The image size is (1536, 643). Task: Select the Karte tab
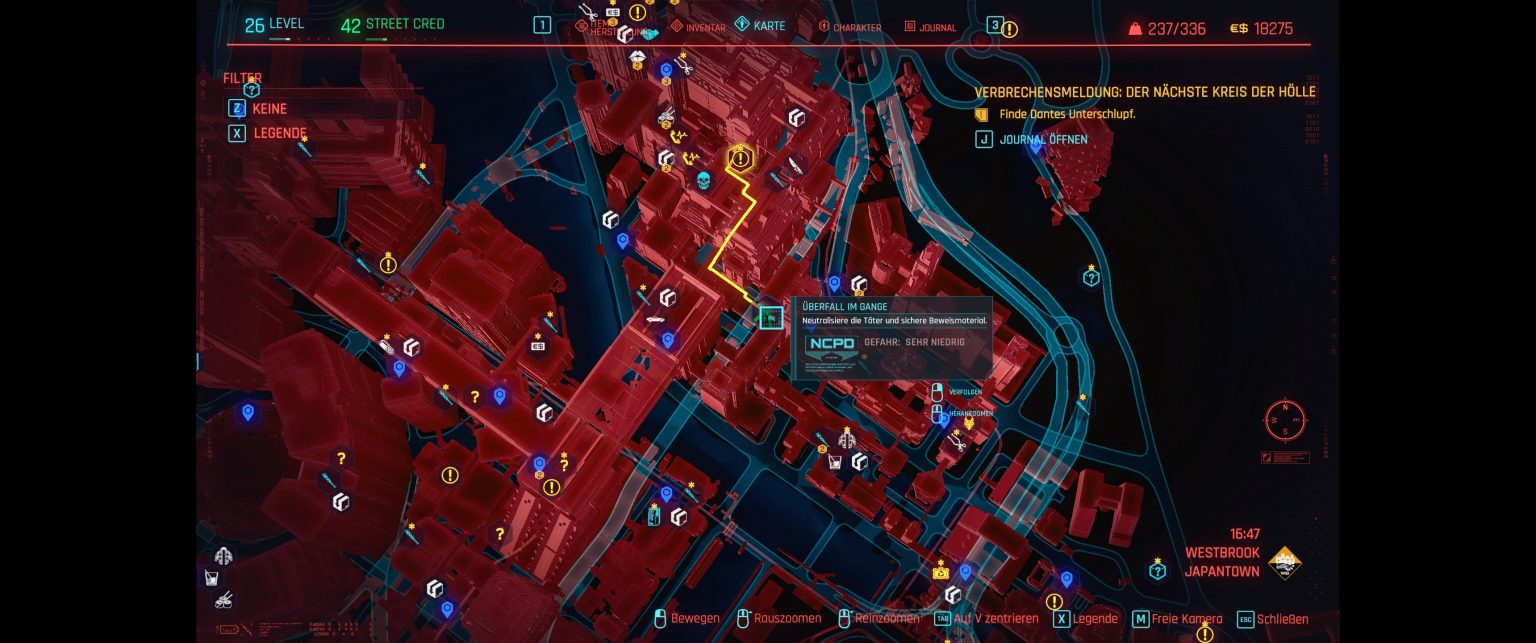[x=760, y=25]
